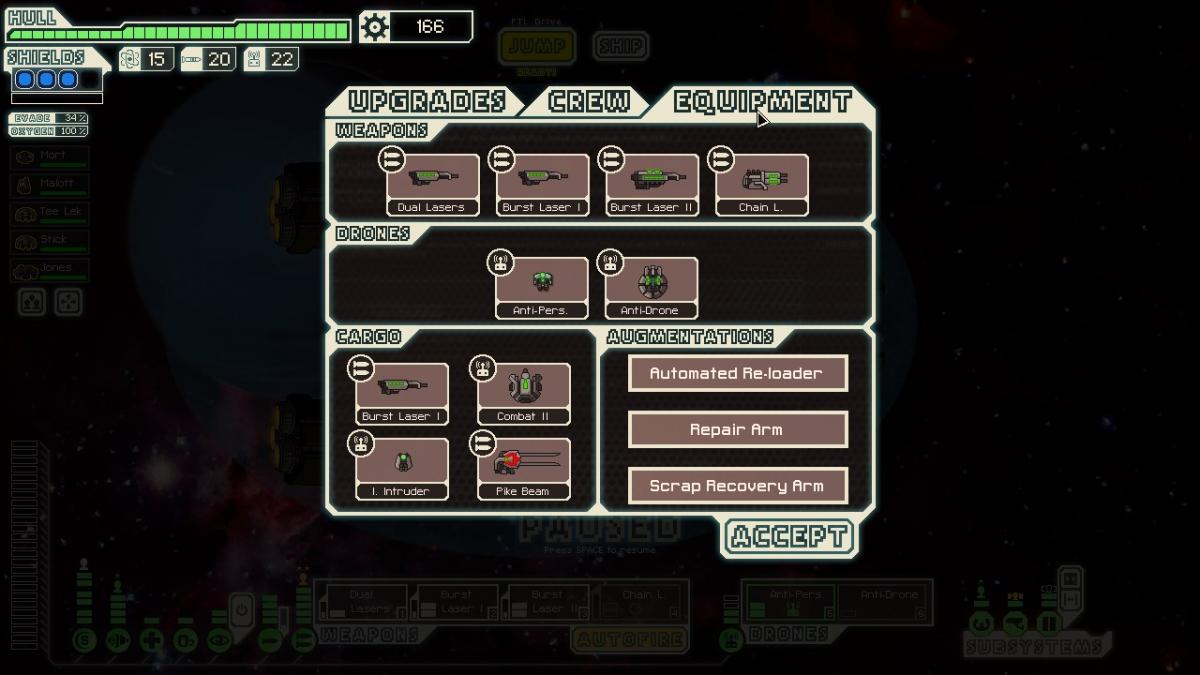Open the Ship menu button

click(x=620, y=46)
